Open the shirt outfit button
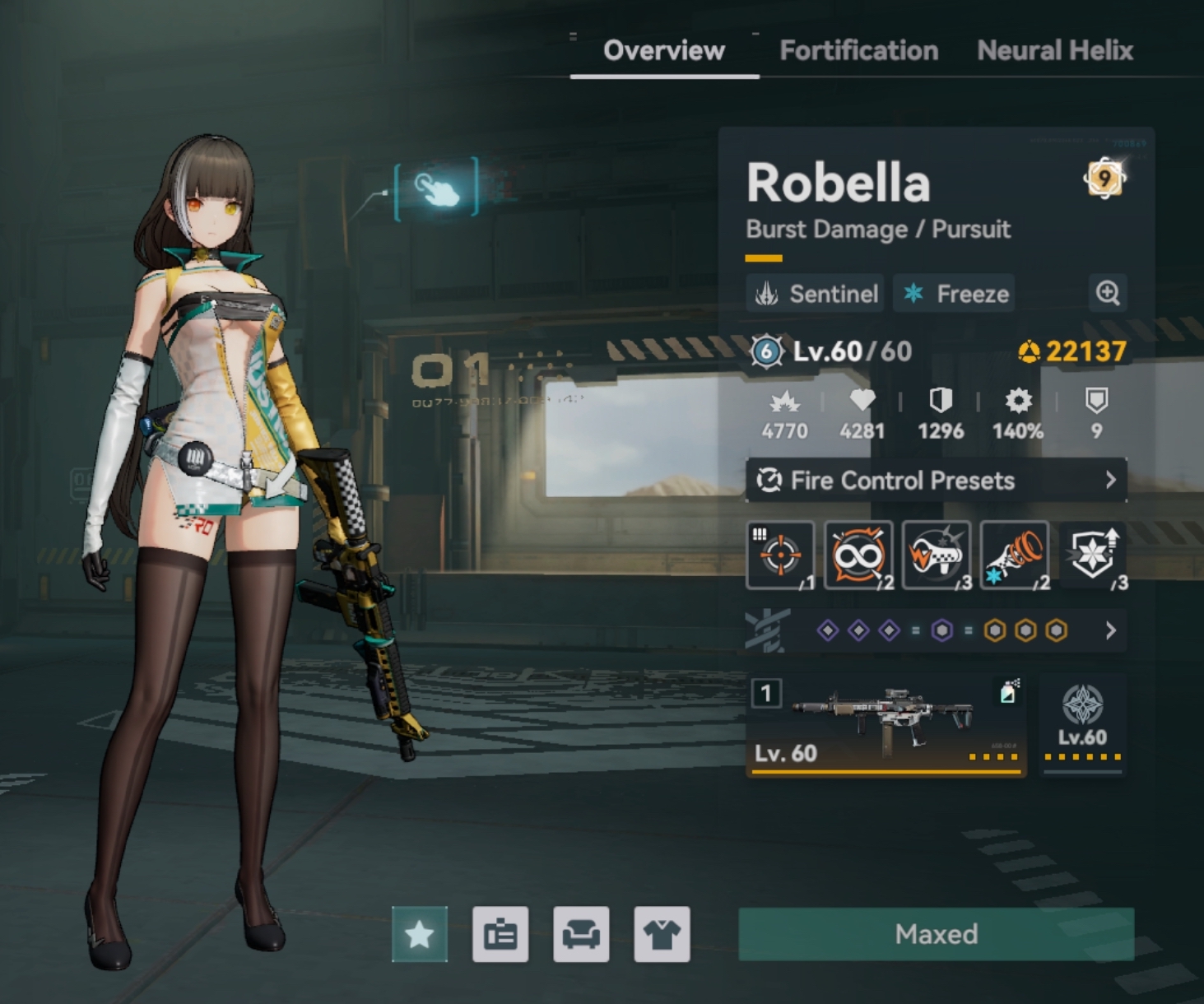Image resolution: width=1204 pixels, height=1004 pixels. click(662, 934)
